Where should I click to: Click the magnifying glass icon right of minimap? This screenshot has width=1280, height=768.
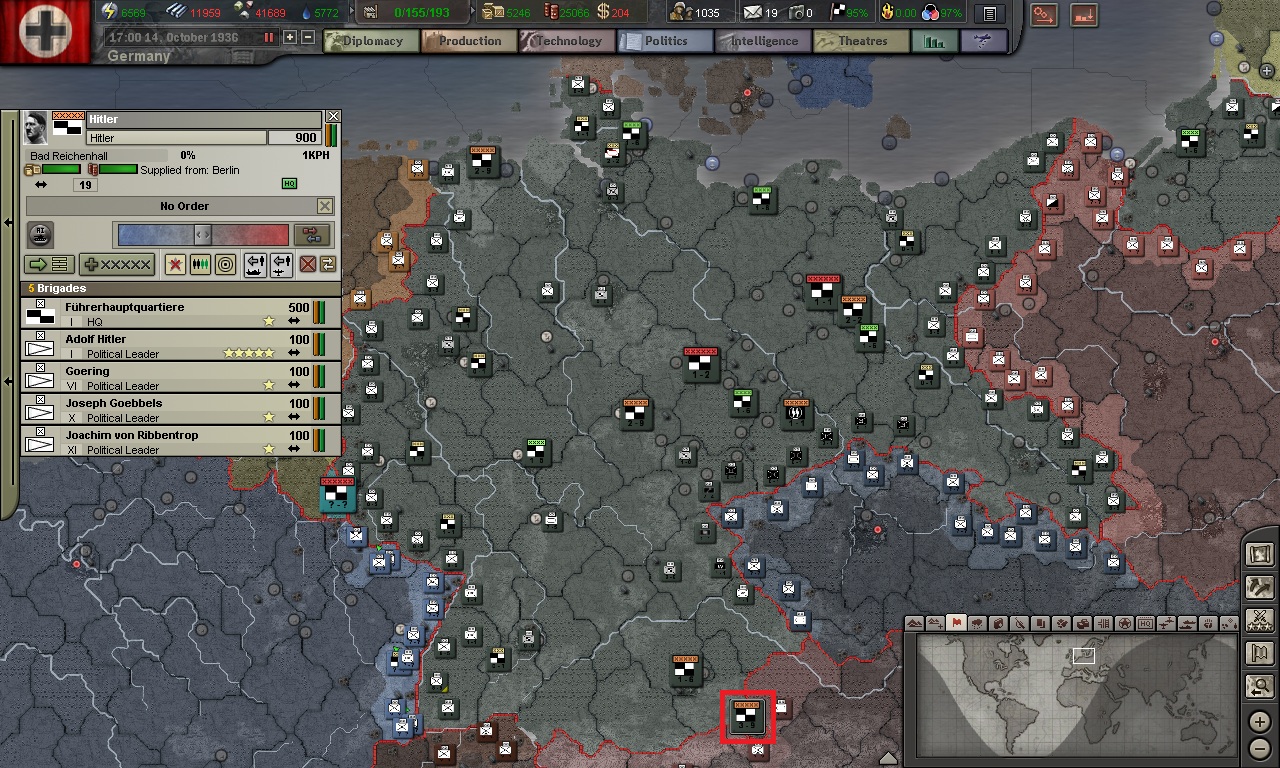[x=1259, y=687]
